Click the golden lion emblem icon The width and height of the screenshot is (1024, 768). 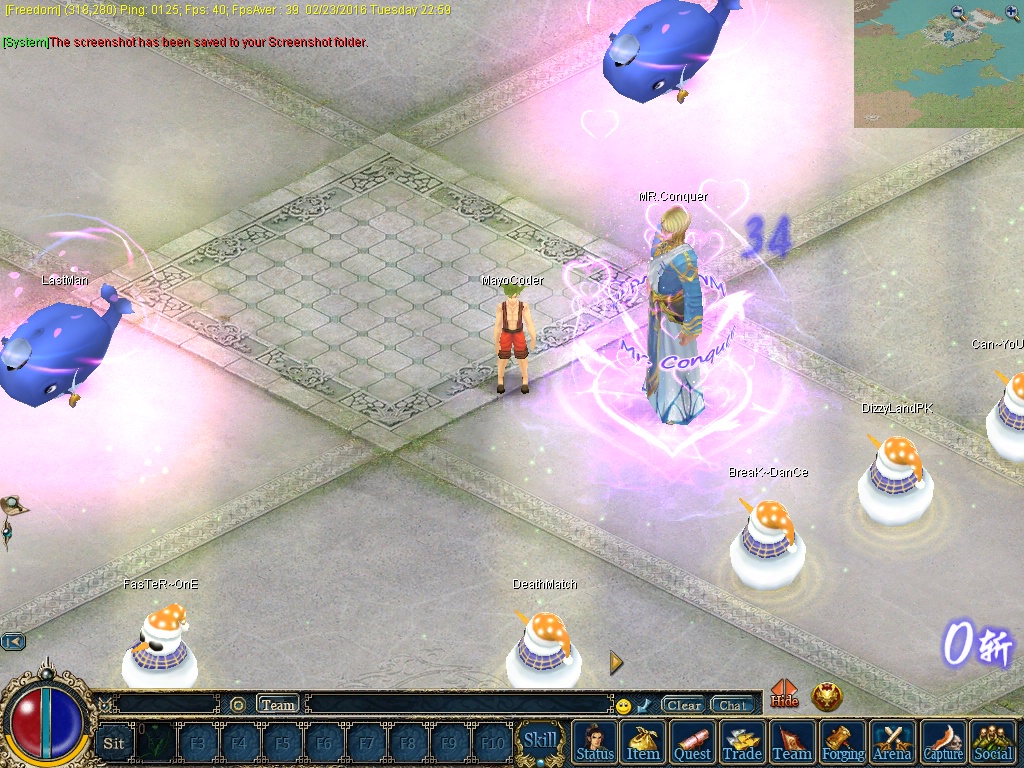click(x=827, y=697)
